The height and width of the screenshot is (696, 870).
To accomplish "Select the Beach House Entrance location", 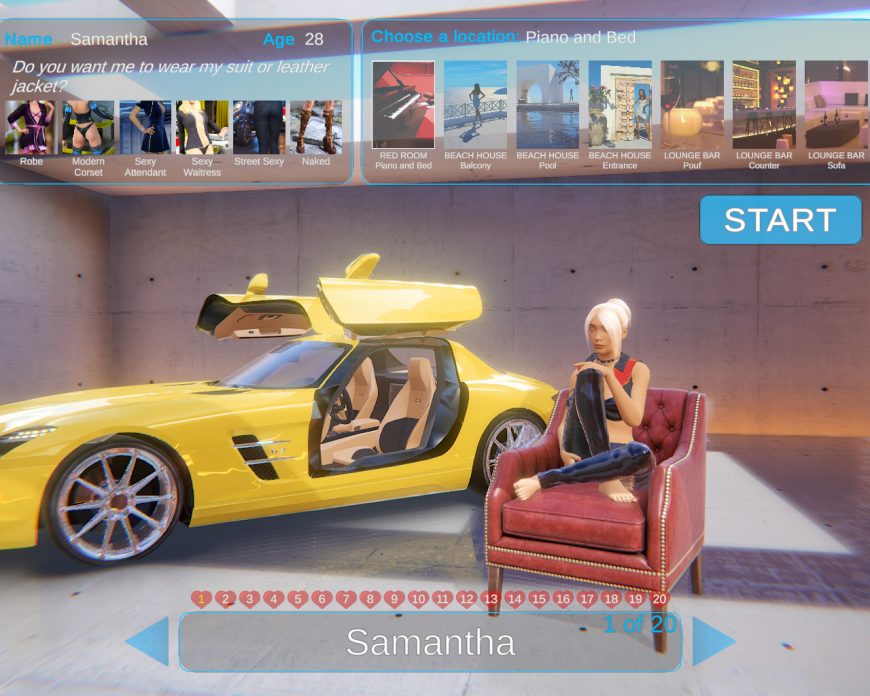I will click(620, 105).
